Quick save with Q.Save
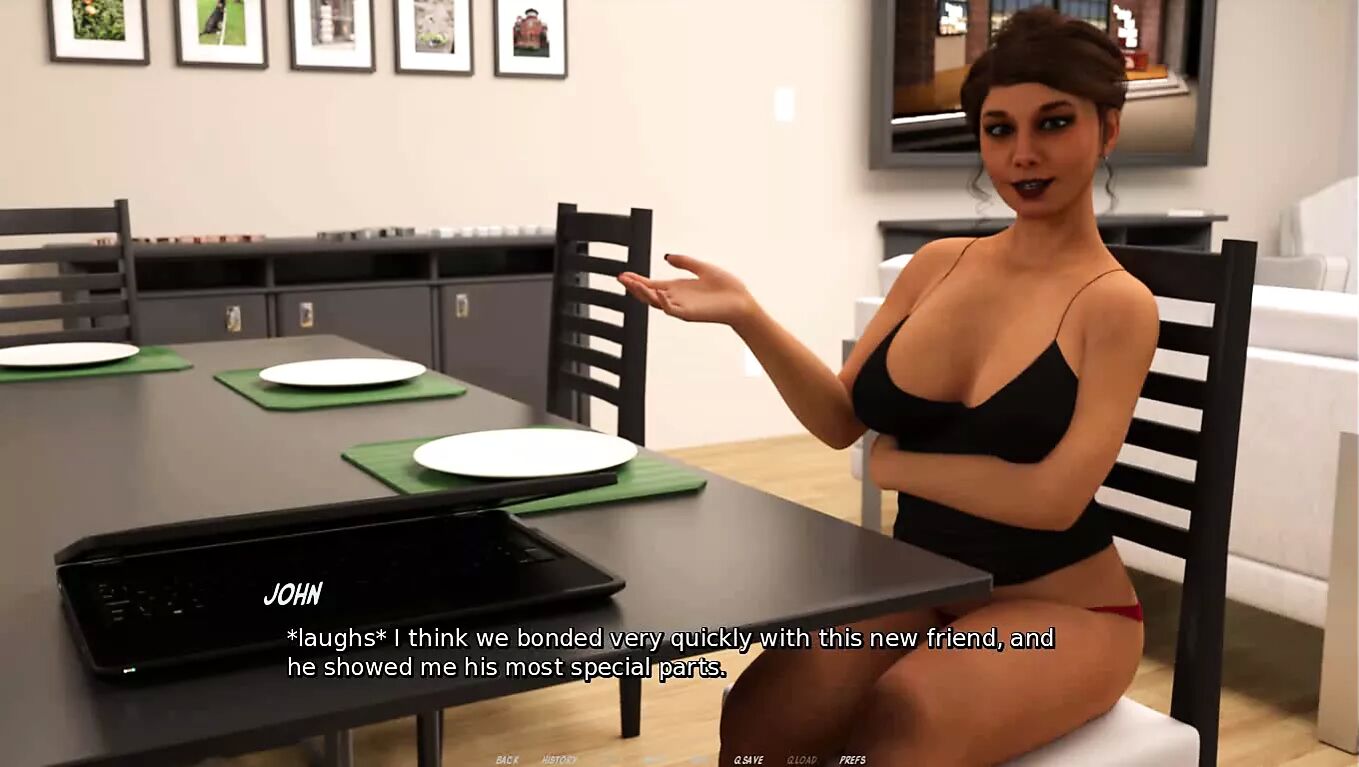The image size is (1359, 767). (749, 760)
